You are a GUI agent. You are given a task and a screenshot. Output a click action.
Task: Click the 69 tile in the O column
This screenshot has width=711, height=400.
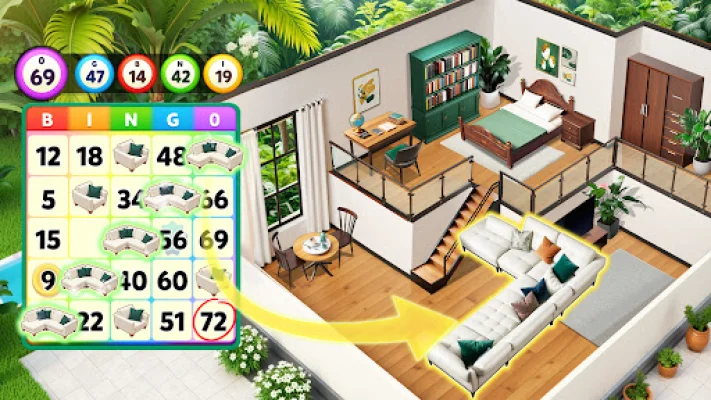pyautogui.click(x=214, y=240)
